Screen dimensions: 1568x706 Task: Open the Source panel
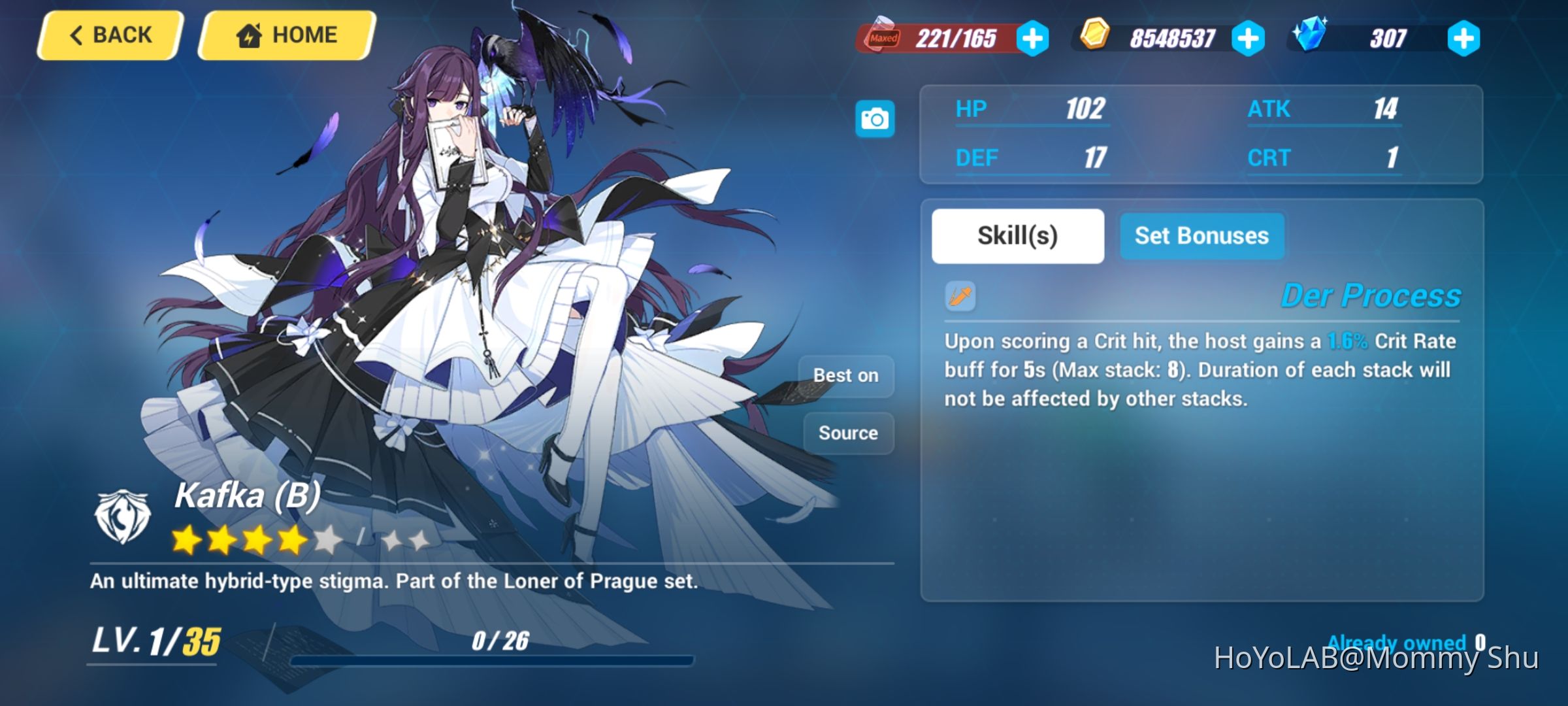tap(847, 433)
